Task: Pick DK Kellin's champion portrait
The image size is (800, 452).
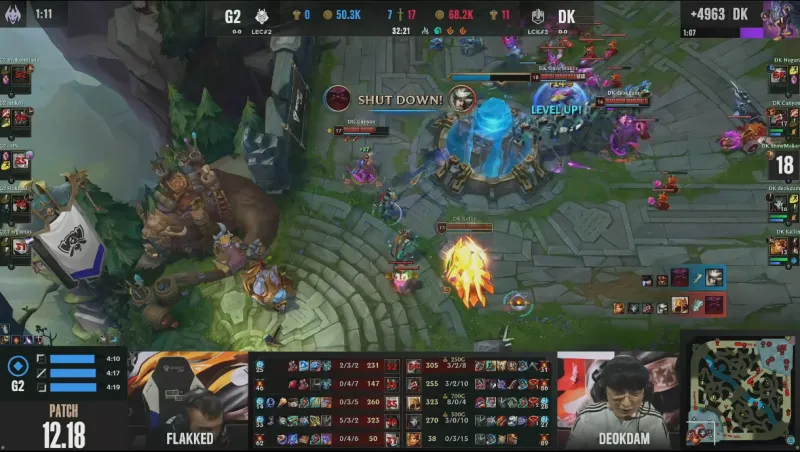Action: [776, 246]
